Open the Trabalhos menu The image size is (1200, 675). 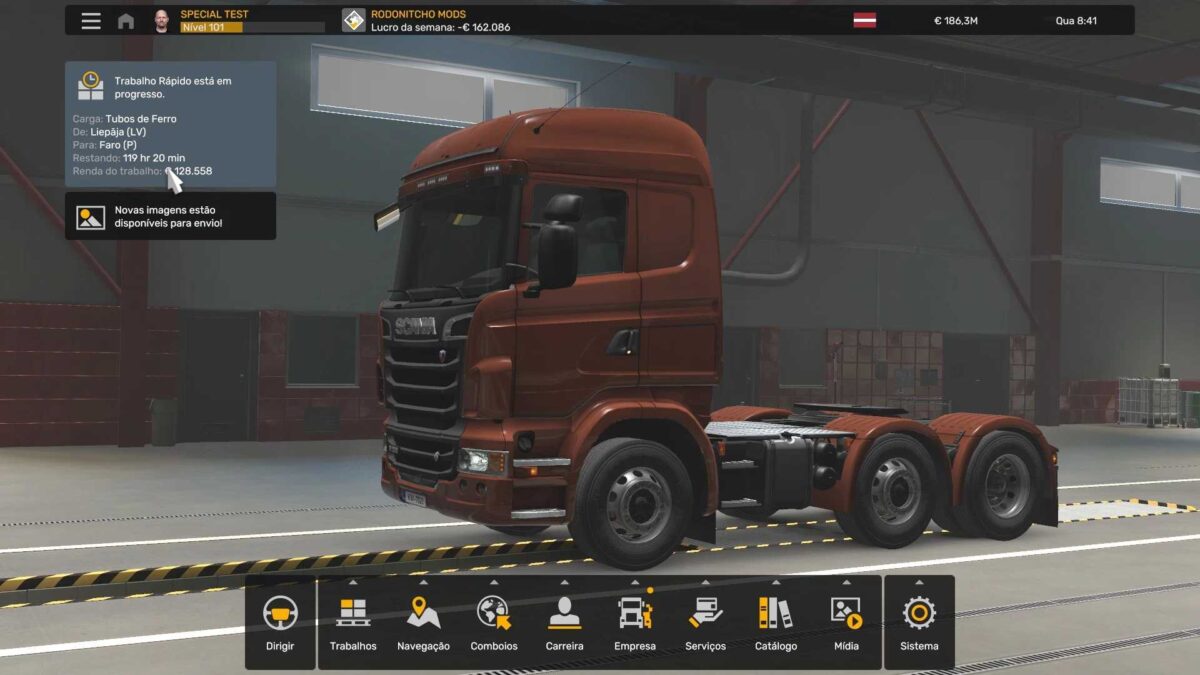[353, 622]
